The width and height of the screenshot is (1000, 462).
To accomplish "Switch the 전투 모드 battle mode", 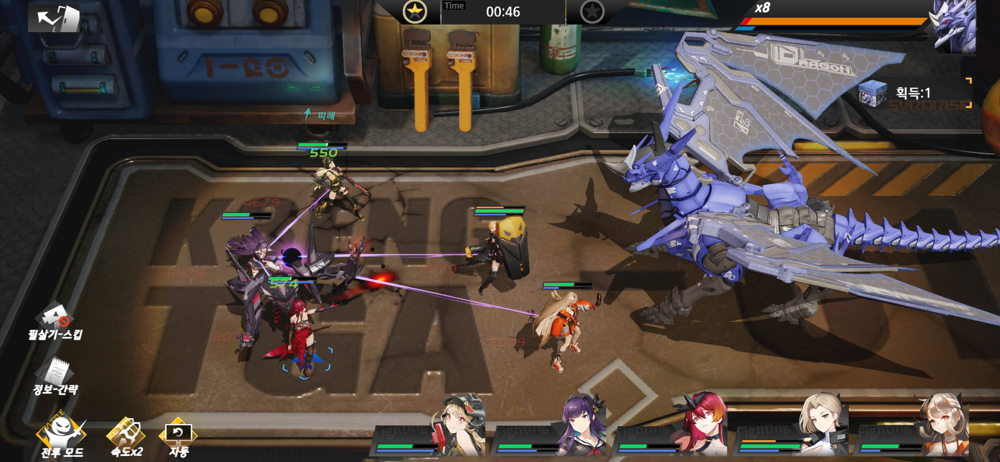I will click(x=61, y=437).
